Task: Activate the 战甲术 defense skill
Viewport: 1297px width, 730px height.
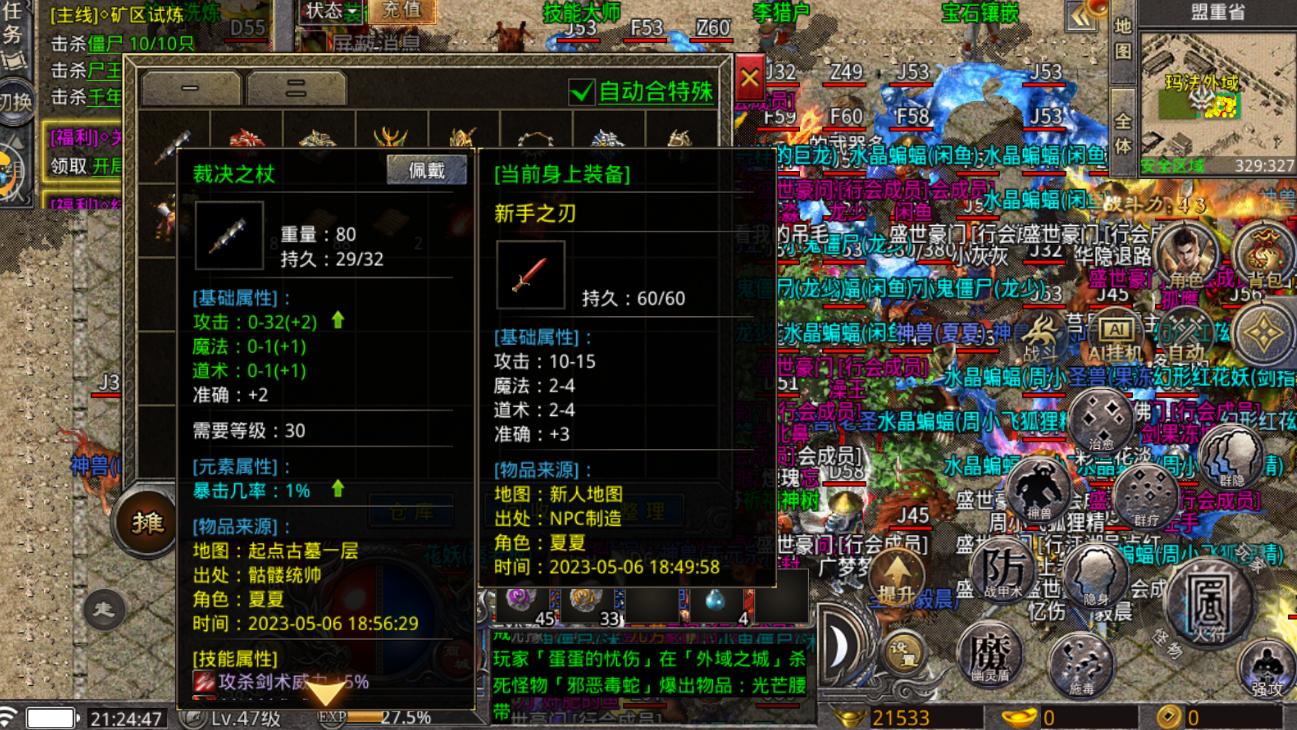Action: click(1003, 572)
